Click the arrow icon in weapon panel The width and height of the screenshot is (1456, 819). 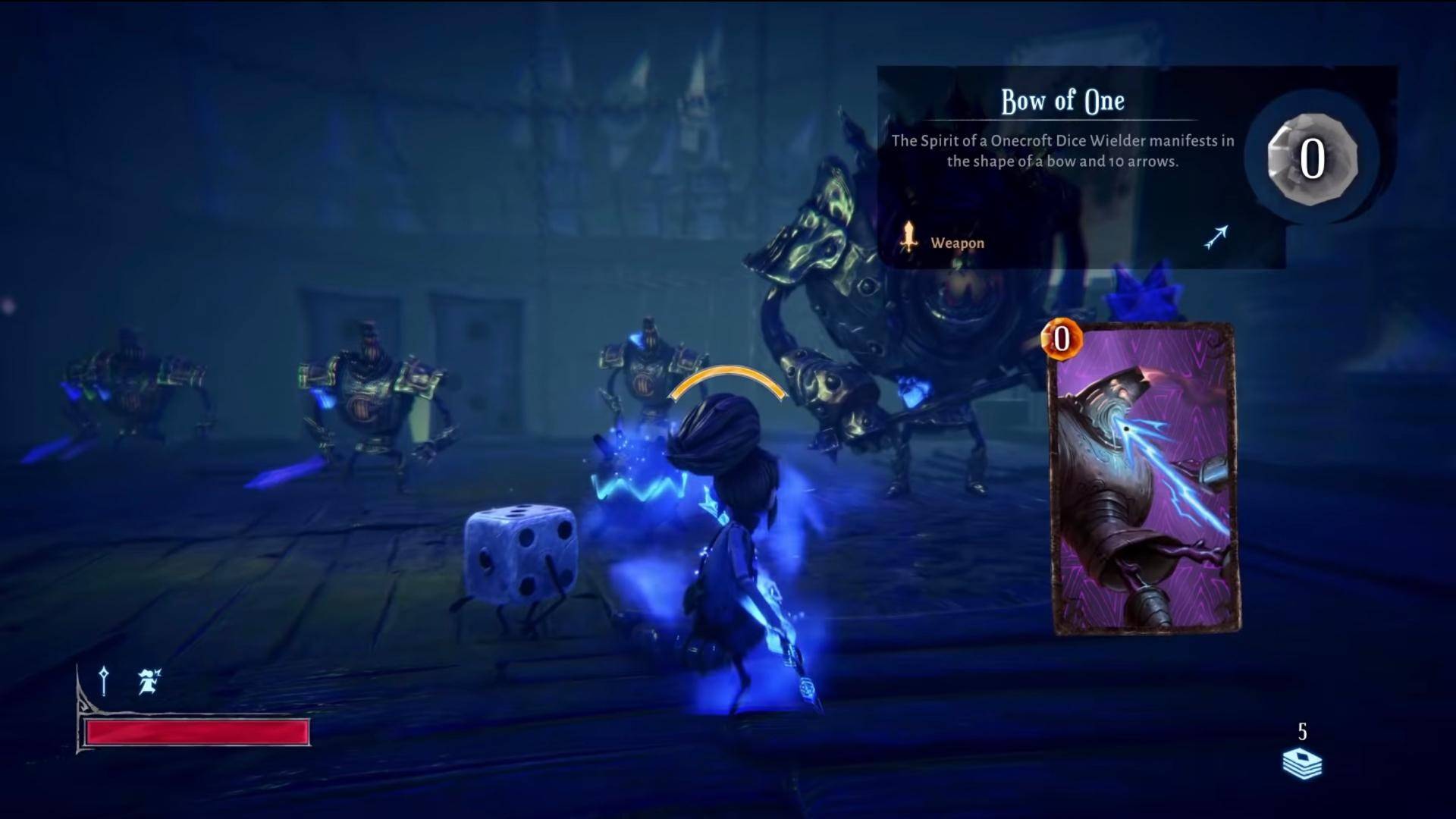[x=1216, y=237]
